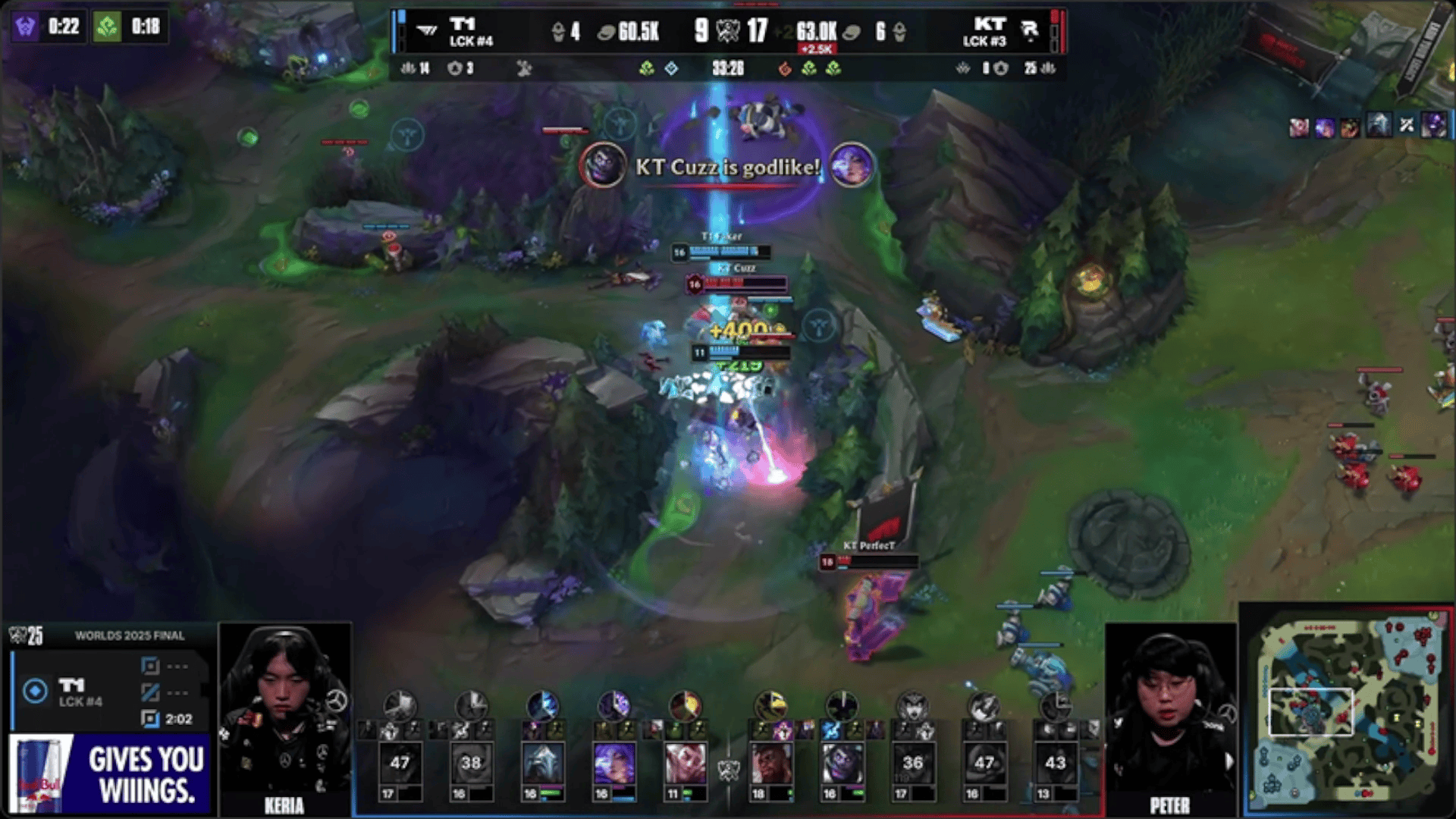
Task: Select the dead champion with 43 respawn timer
Action: (1055, 762)
